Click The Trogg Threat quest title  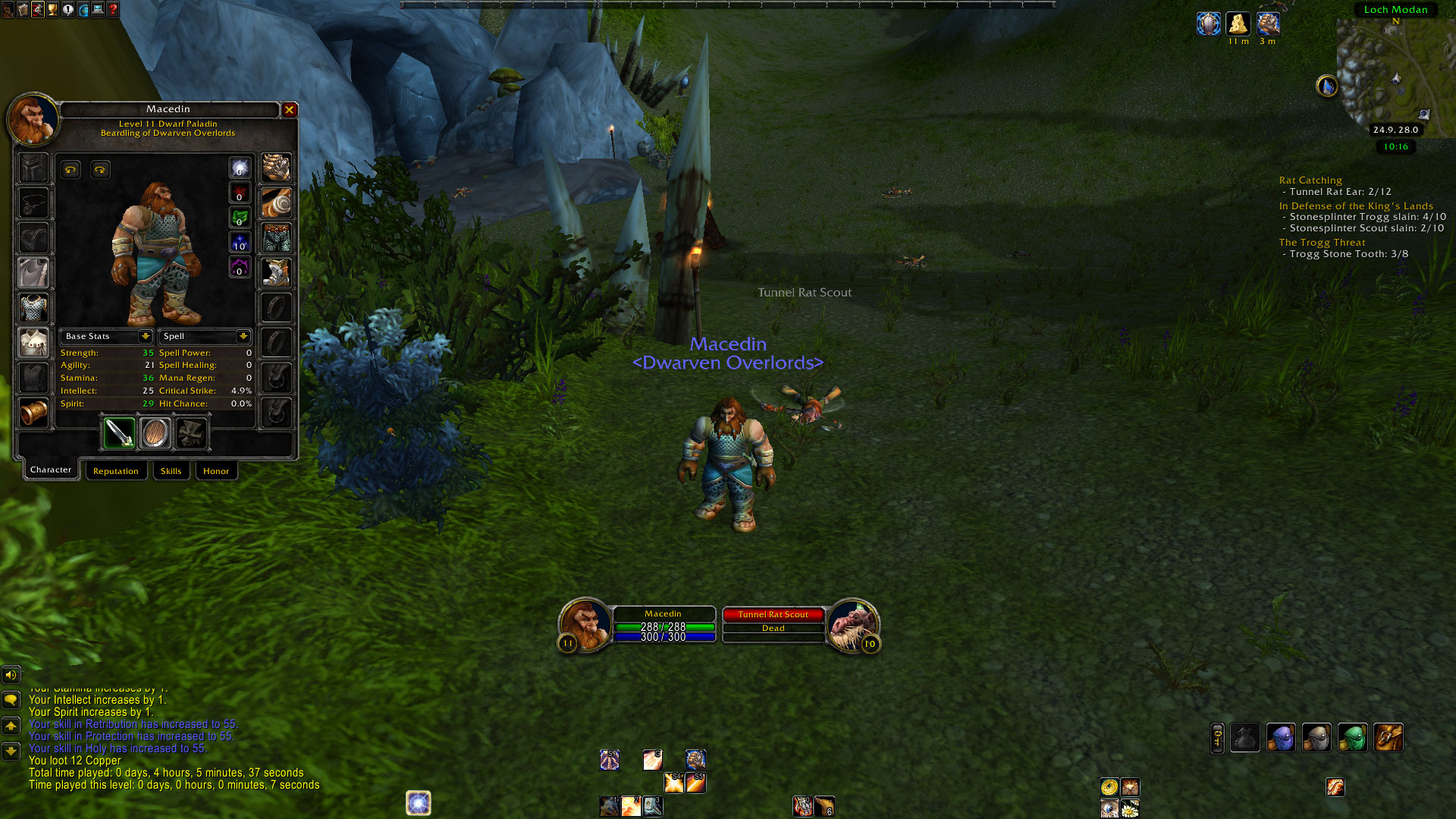(1322, 243)
